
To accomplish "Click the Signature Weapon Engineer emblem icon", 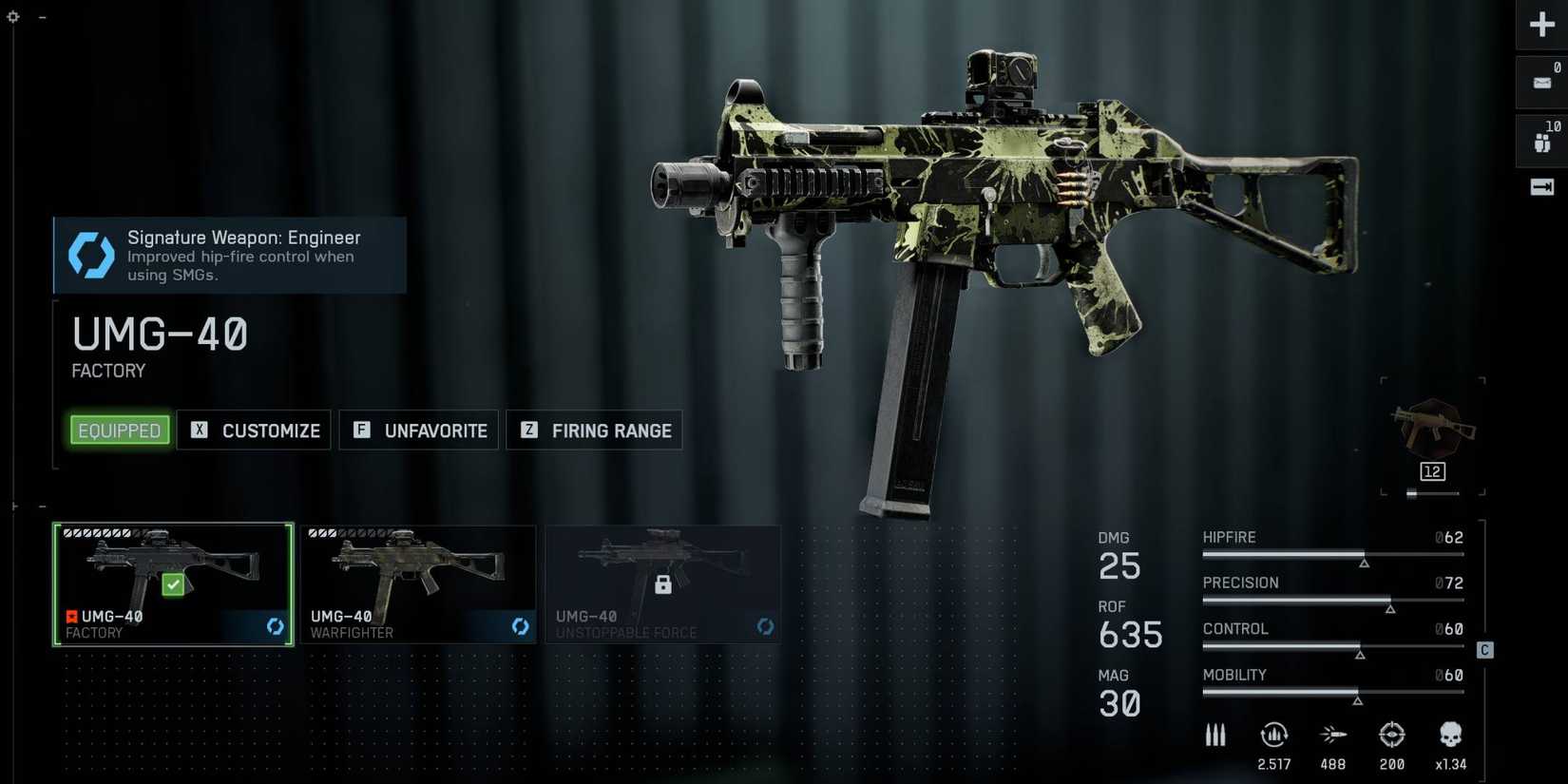I will 90,254.
